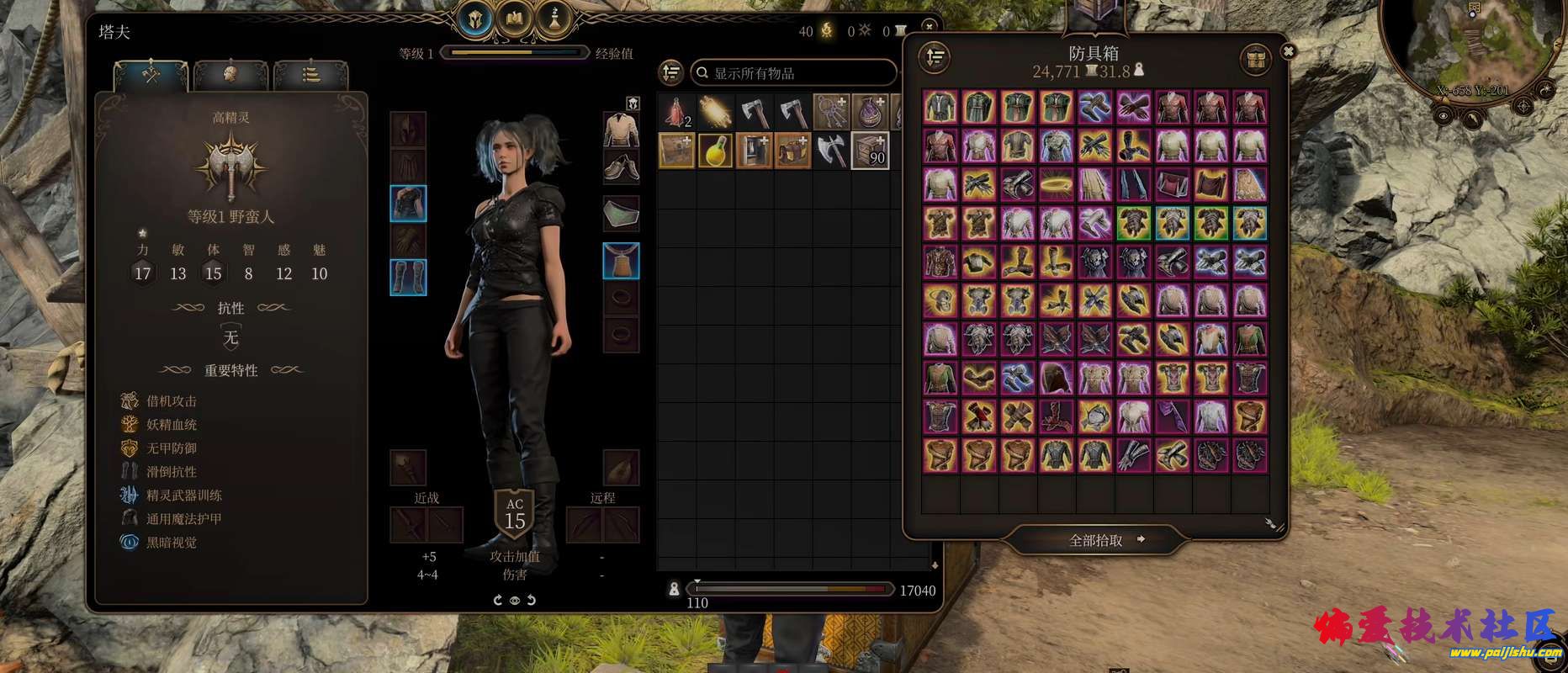Select the brown hood in armor chest

(1057, 379)
